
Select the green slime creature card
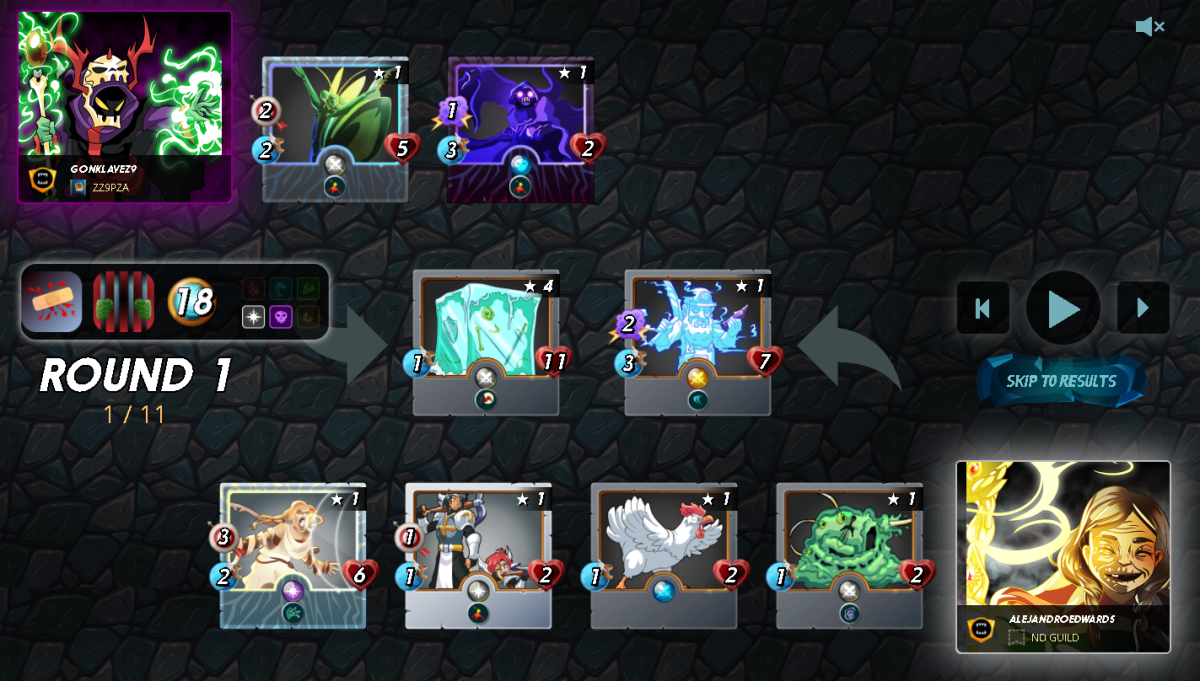(849, 553)
